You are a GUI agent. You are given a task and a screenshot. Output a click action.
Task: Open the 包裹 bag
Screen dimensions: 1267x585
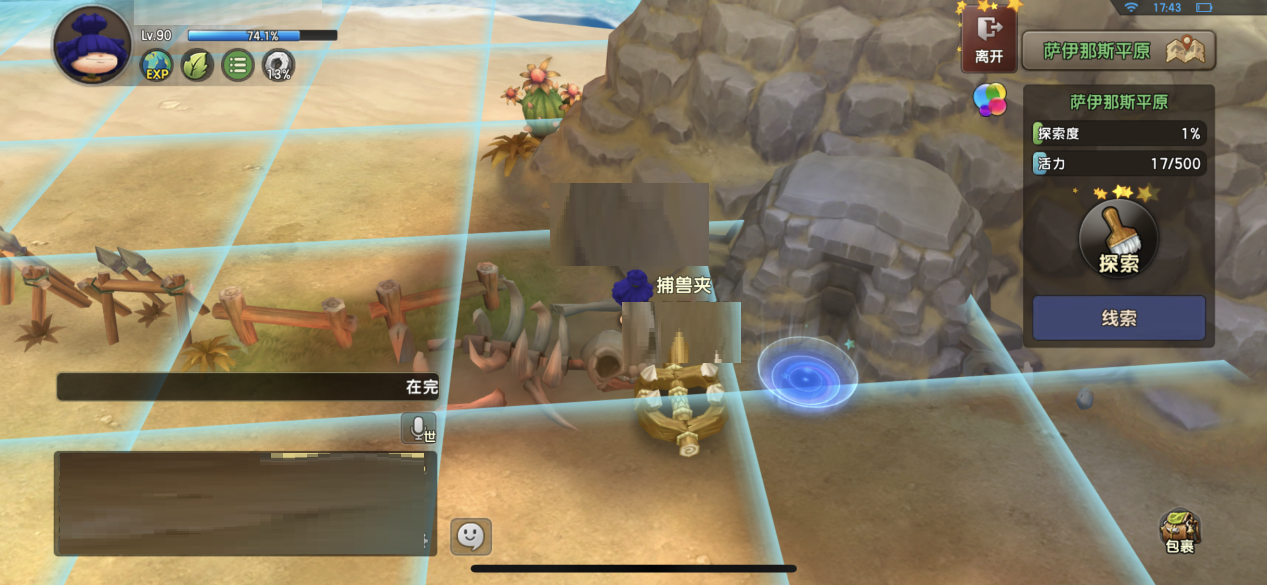click(1180, 531)
